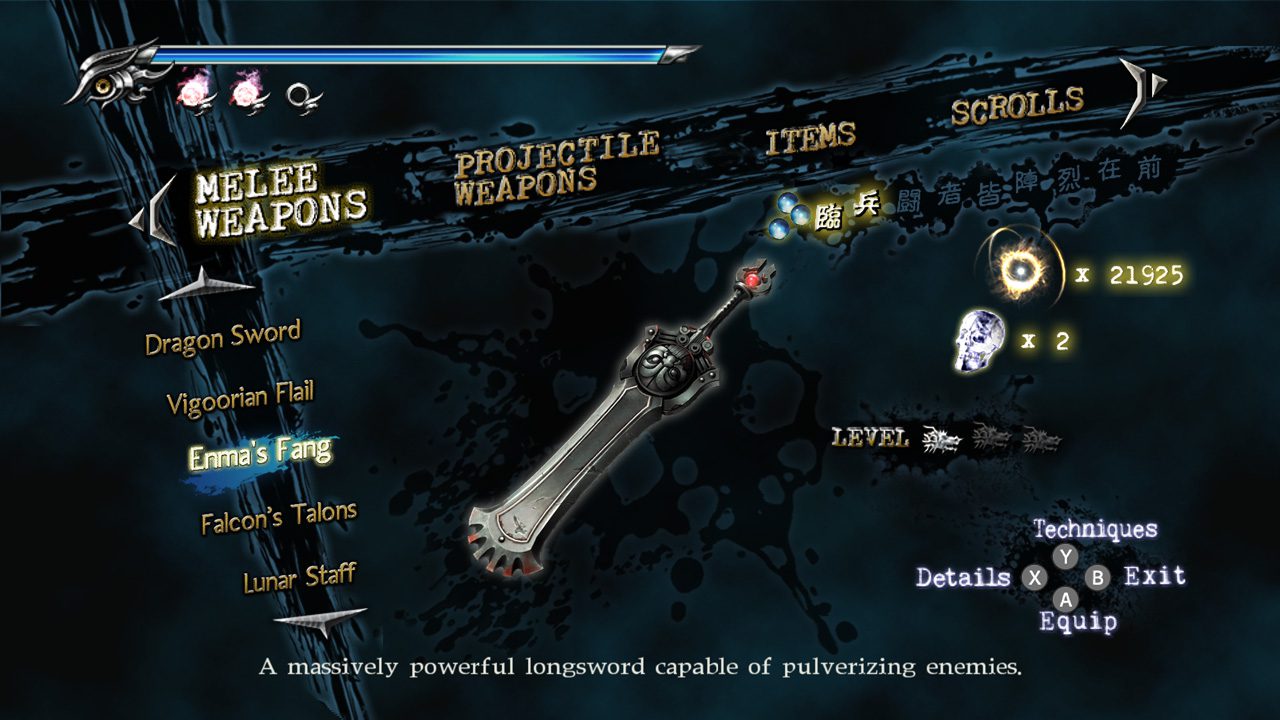
Task: Choose the Lunar Staff weapon
Action: (x=299, y=578)
